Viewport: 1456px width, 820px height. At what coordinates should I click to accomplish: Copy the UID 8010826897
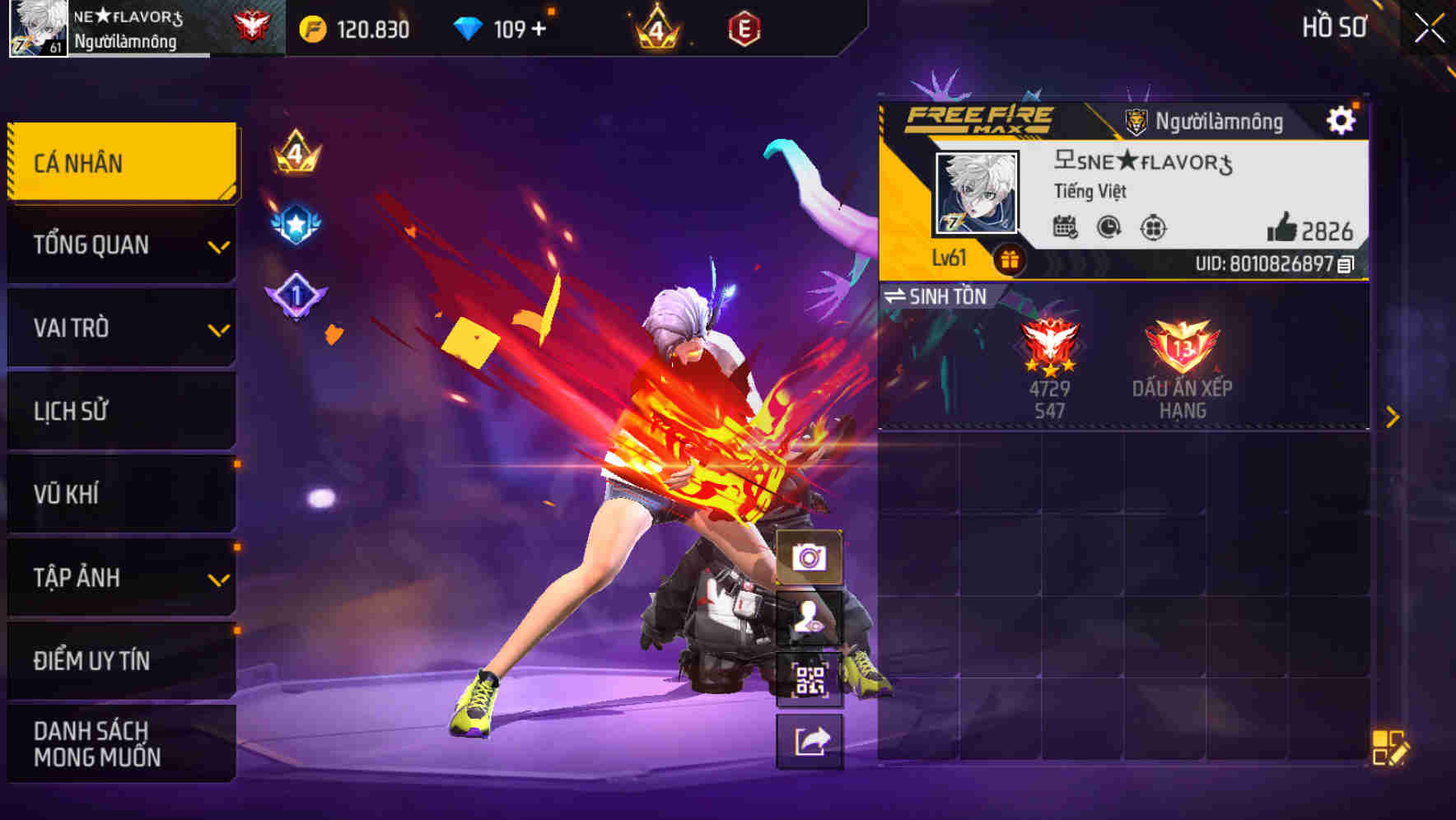coord(1345,264)
